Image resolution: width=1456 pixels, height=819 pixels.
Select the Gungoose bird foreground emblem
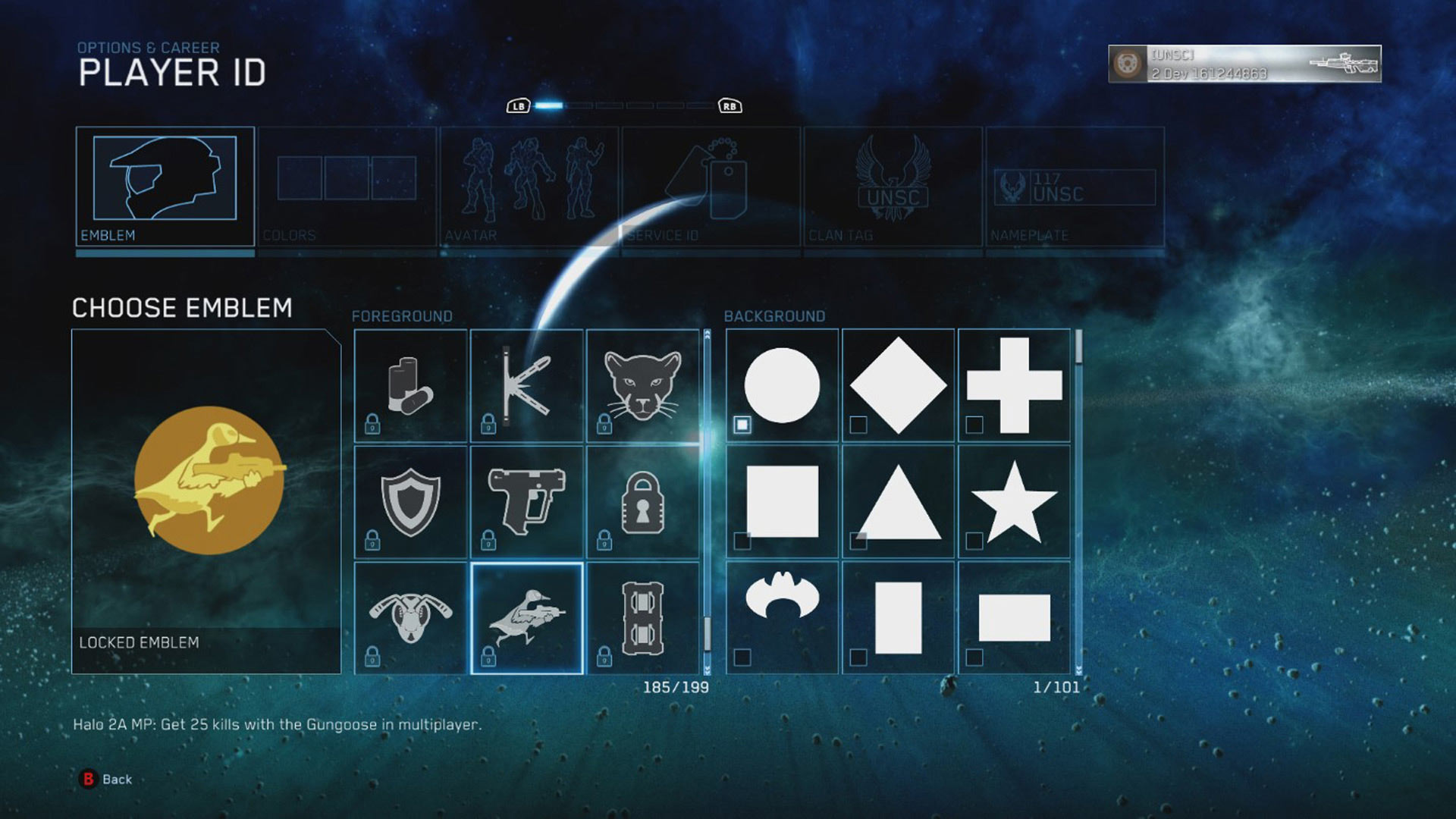point(526,618)
